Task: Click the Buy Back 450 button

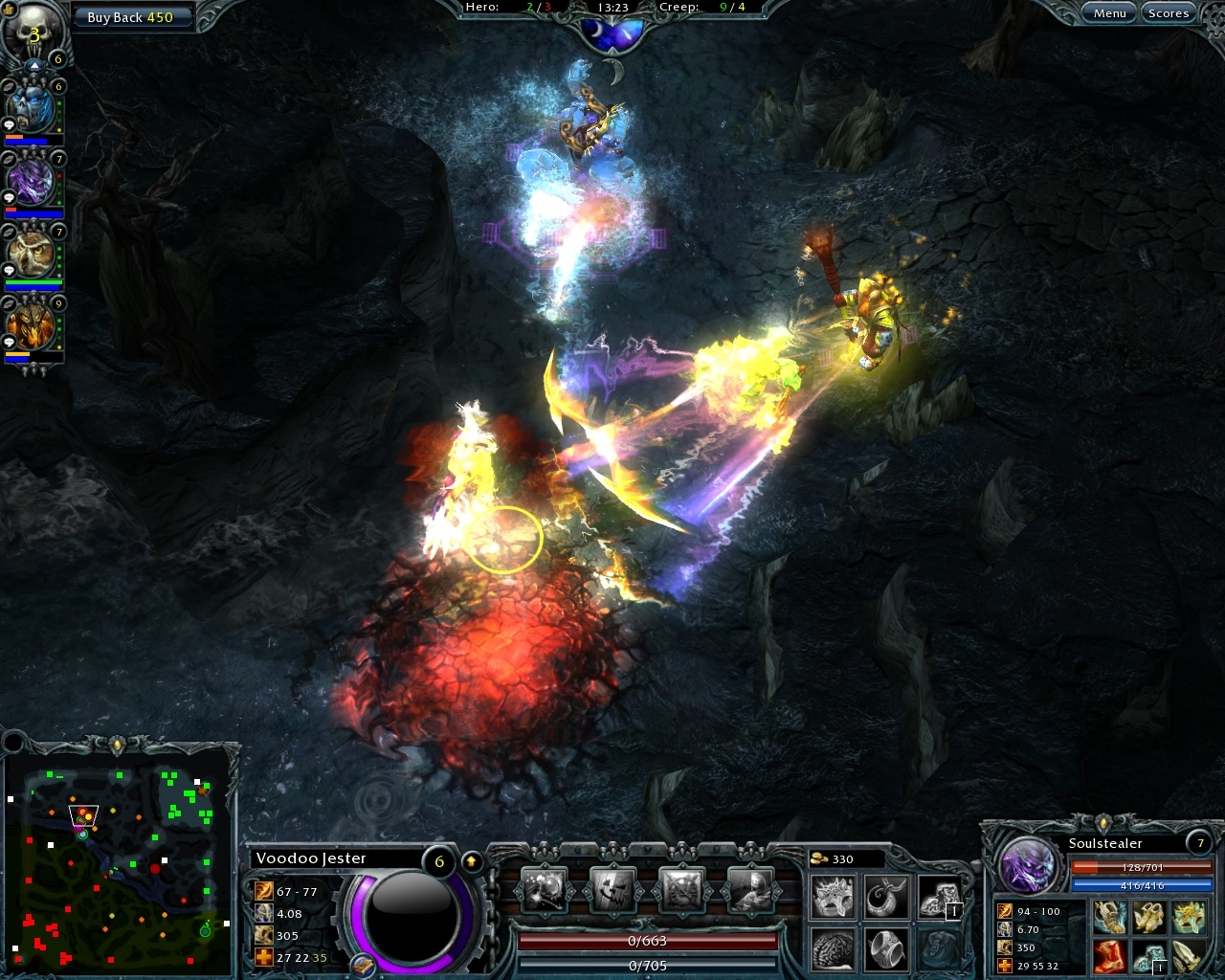Action: [x=132, y=16]
